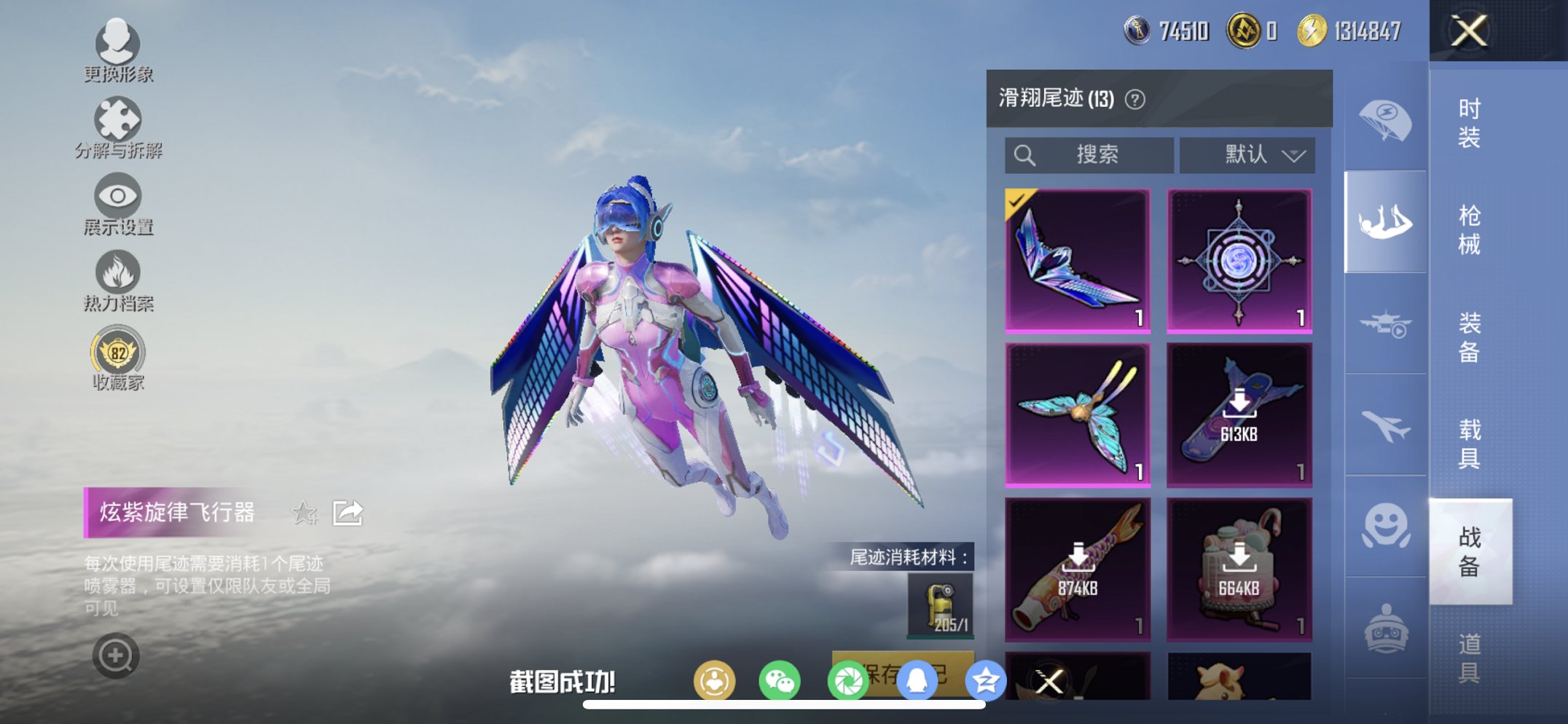Viewport: 1568px width, 724px height.
Task: Tap the 搜索 search input field
Action: point(1089,154)
